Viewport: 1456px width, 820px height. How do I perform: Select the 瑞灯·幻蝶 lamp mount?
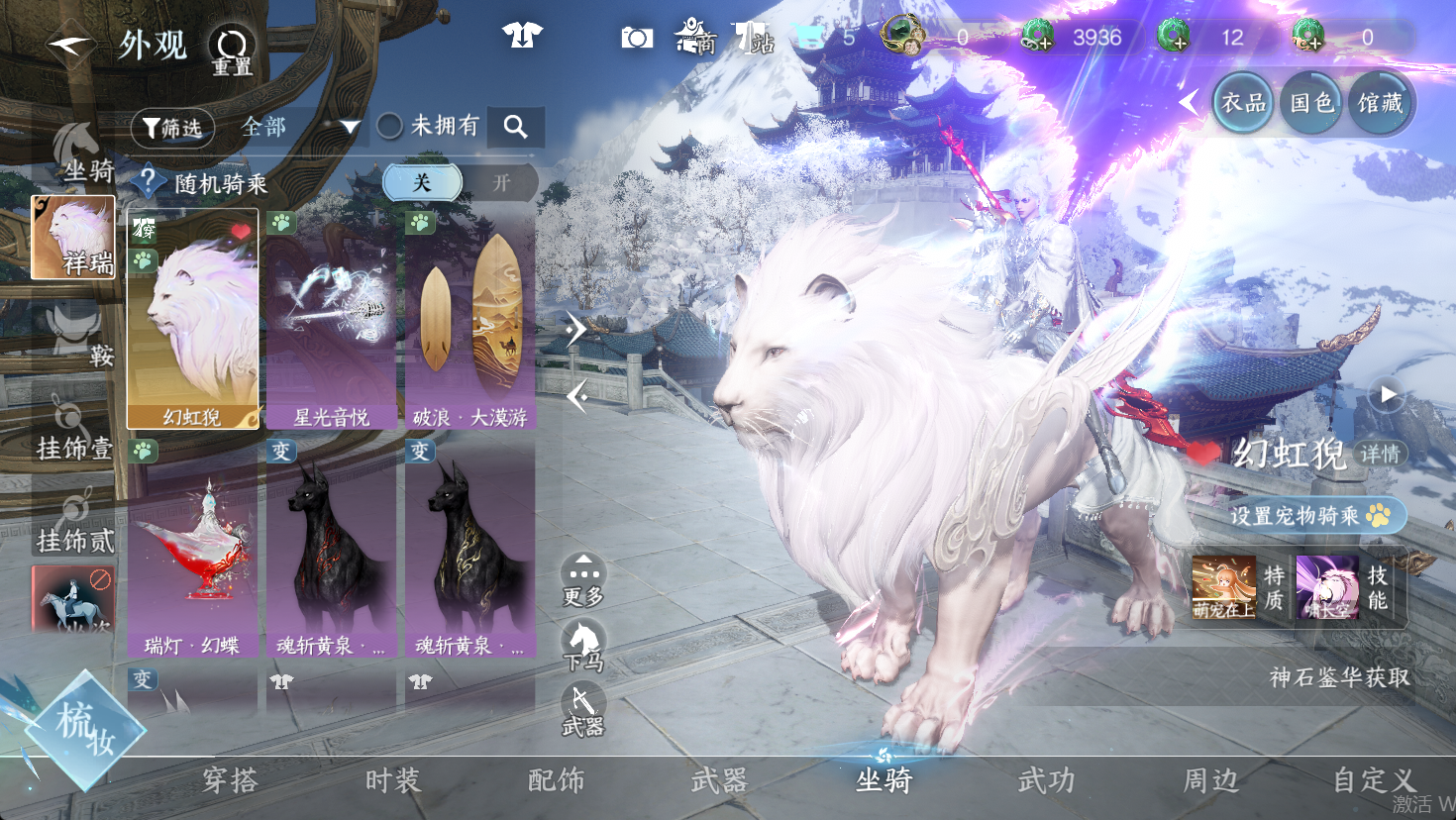click(192, 548)
